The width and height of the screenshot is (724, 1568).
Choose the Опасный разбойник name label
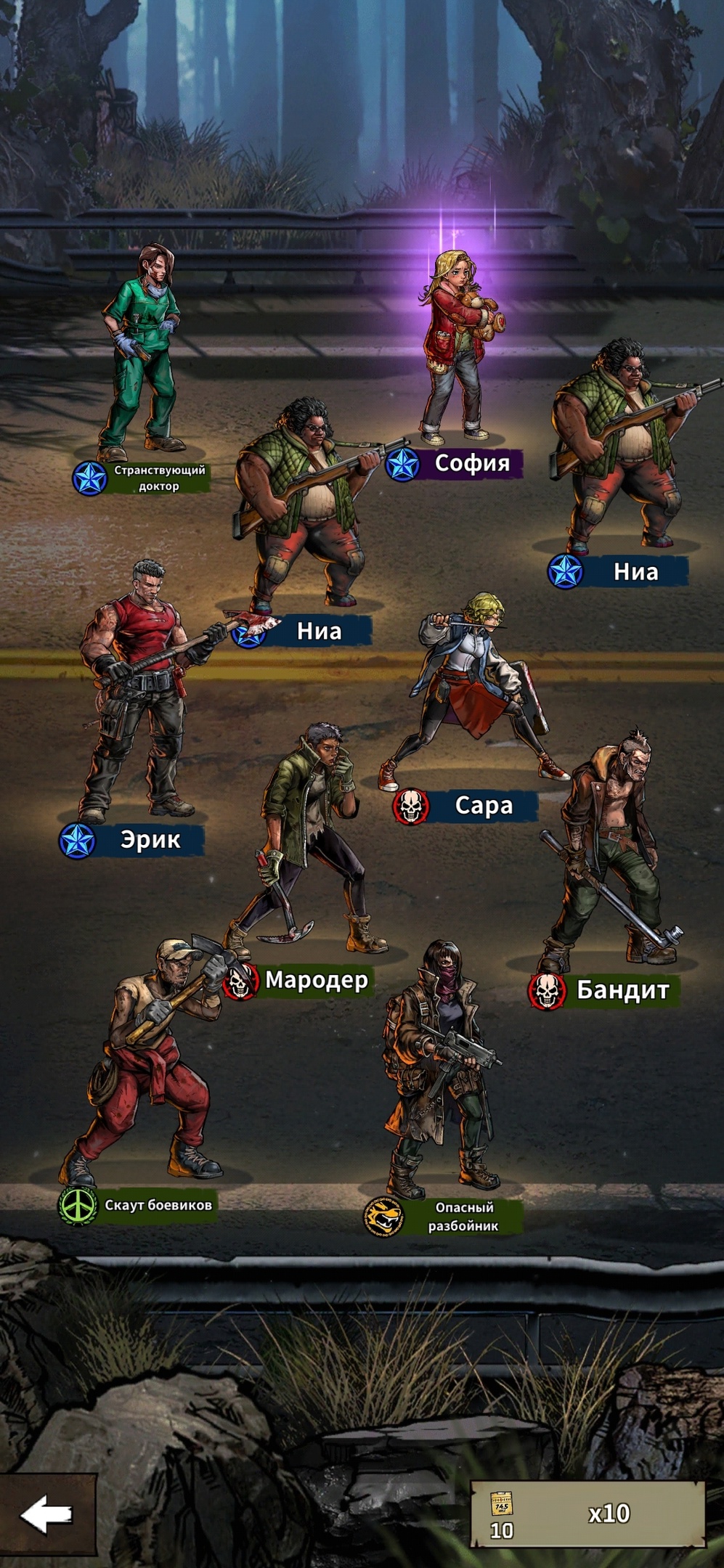point(463,1217)
